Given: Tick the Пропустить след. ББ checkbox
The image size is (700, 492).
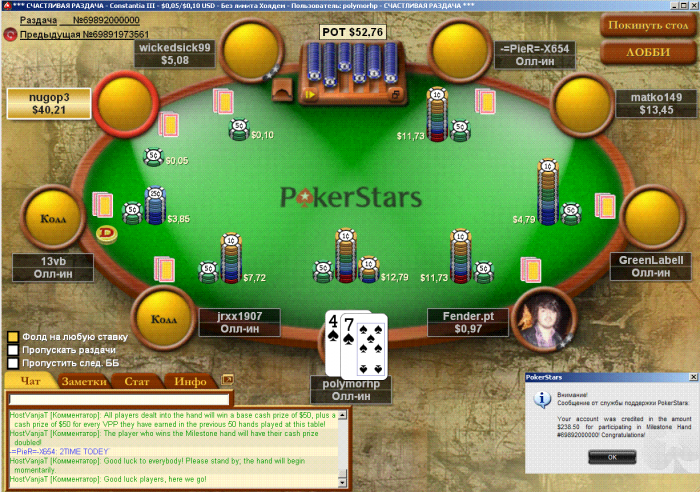Looking at the screenshot, I should tap(13, 365).
